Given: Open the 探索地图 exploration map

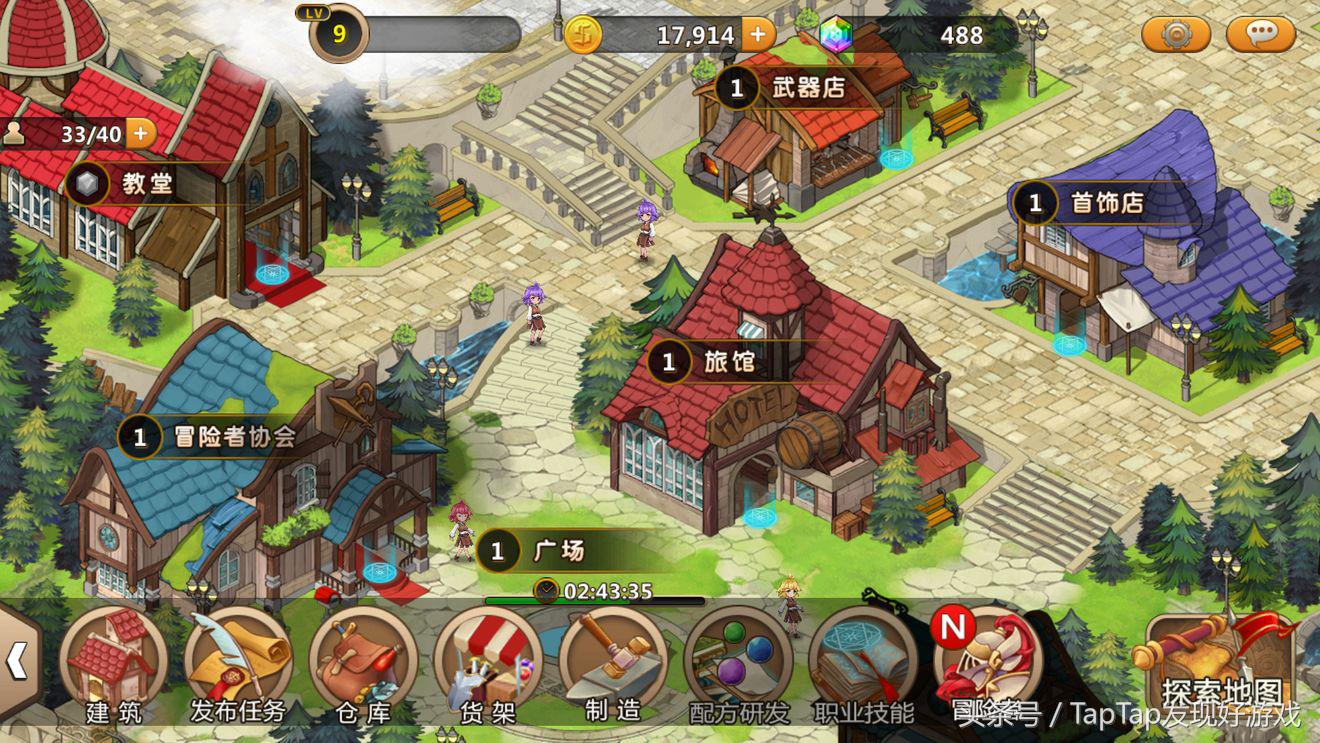Looking at the screenshot, I should pyautogui.click(x=1221, y=665).
